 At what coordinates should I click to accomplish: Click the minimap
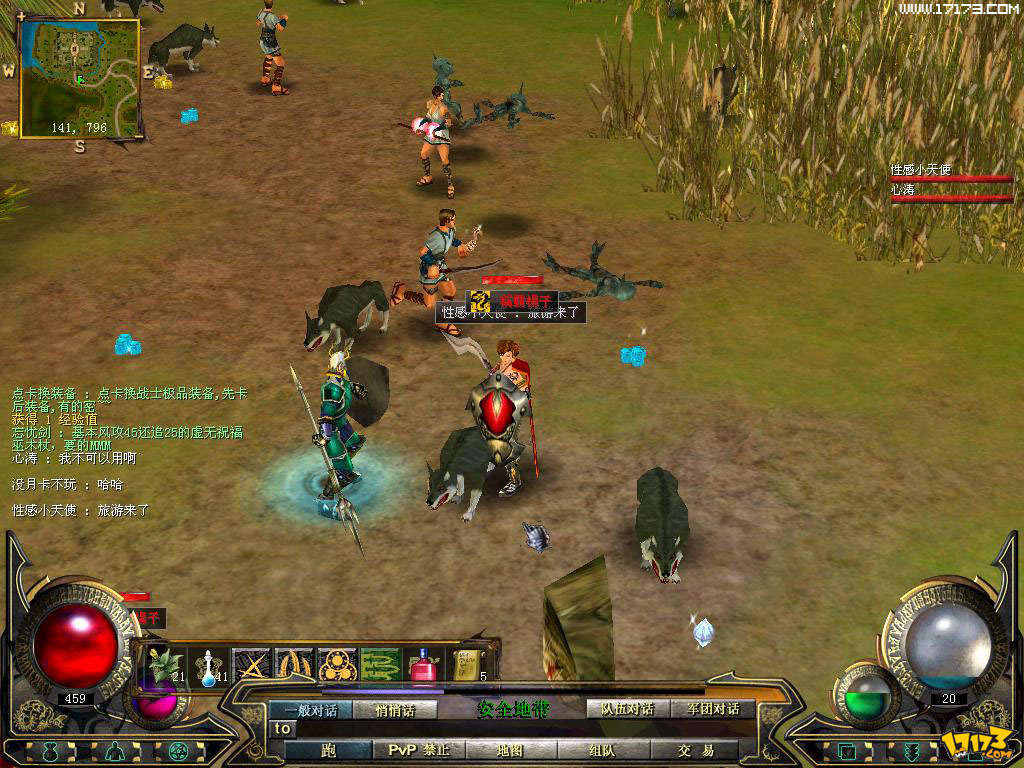[x=79, y=75]
